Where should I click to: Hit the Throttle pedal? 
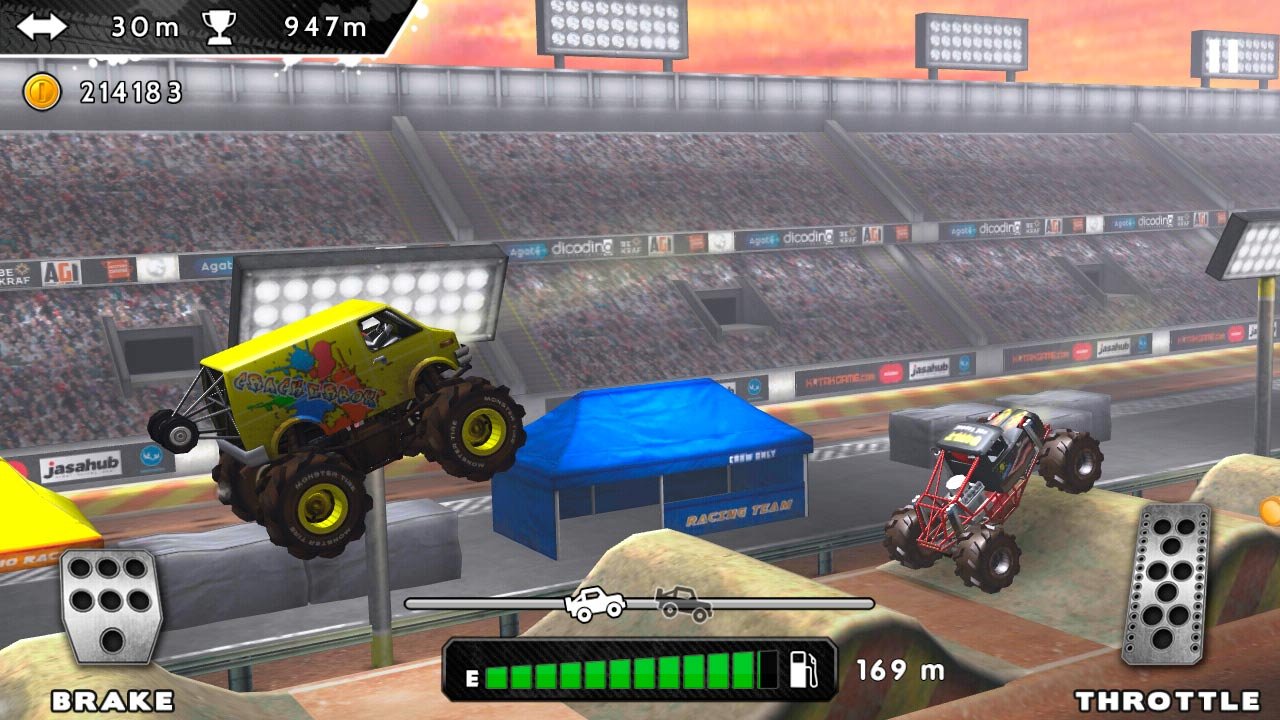[x=1166, y=585]
